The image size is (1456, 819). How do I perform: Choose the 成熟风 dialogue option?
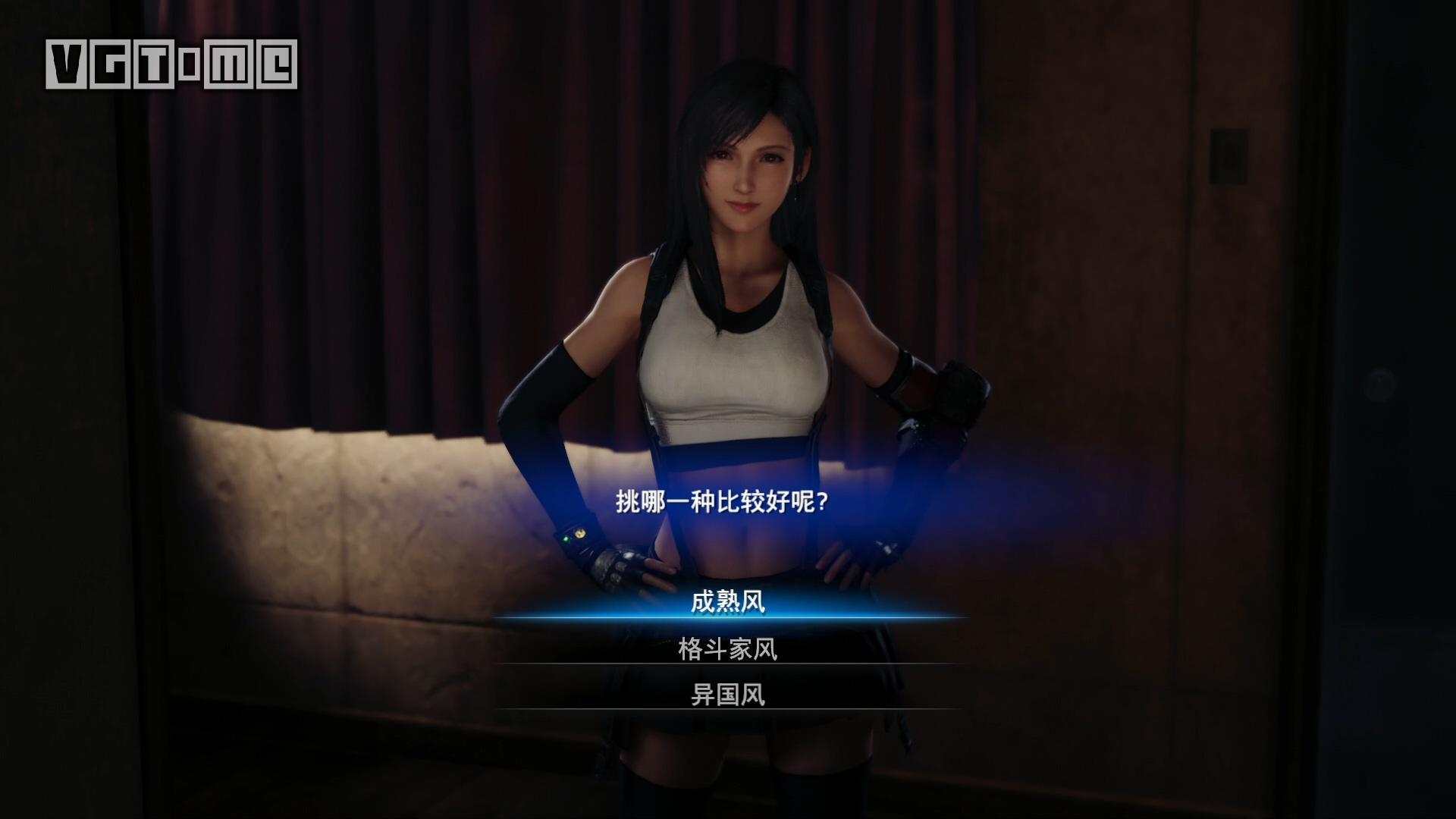(728, 602)
